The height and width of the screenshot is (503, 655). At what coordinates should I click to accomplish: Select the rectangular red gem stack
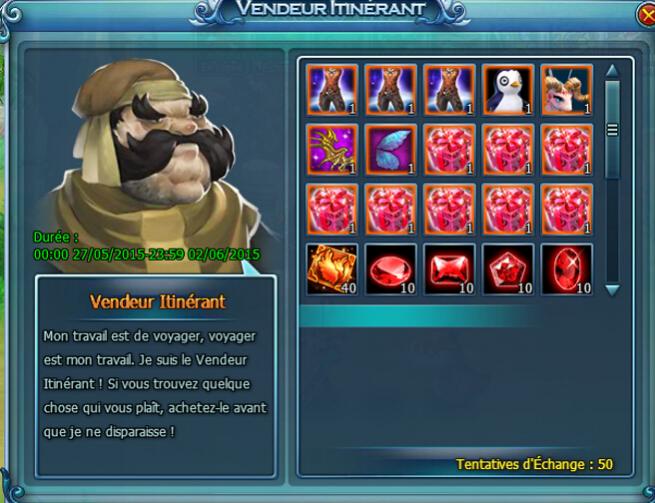coord(449,268)
